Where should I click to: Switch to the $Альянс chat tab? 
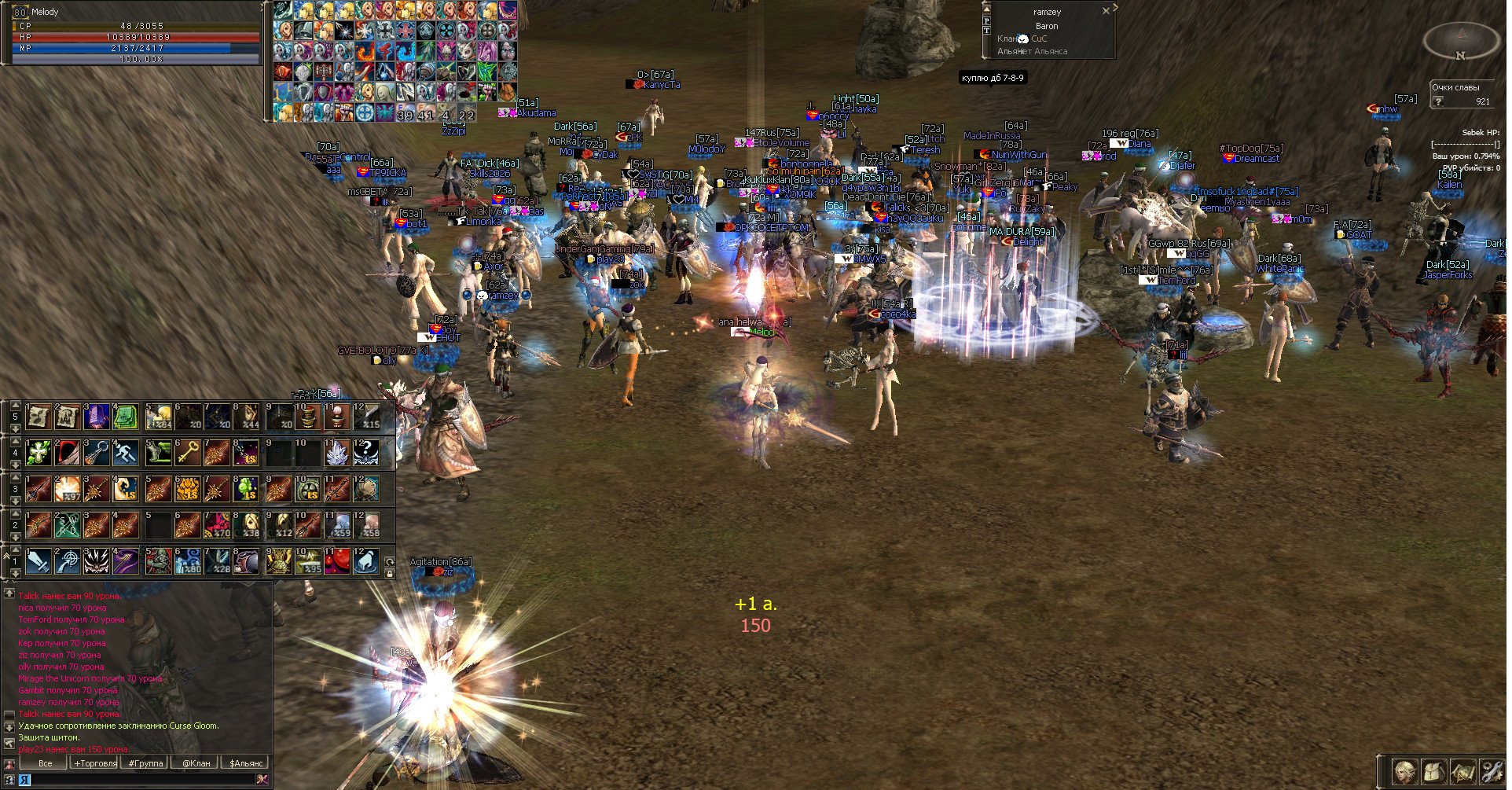246,762
